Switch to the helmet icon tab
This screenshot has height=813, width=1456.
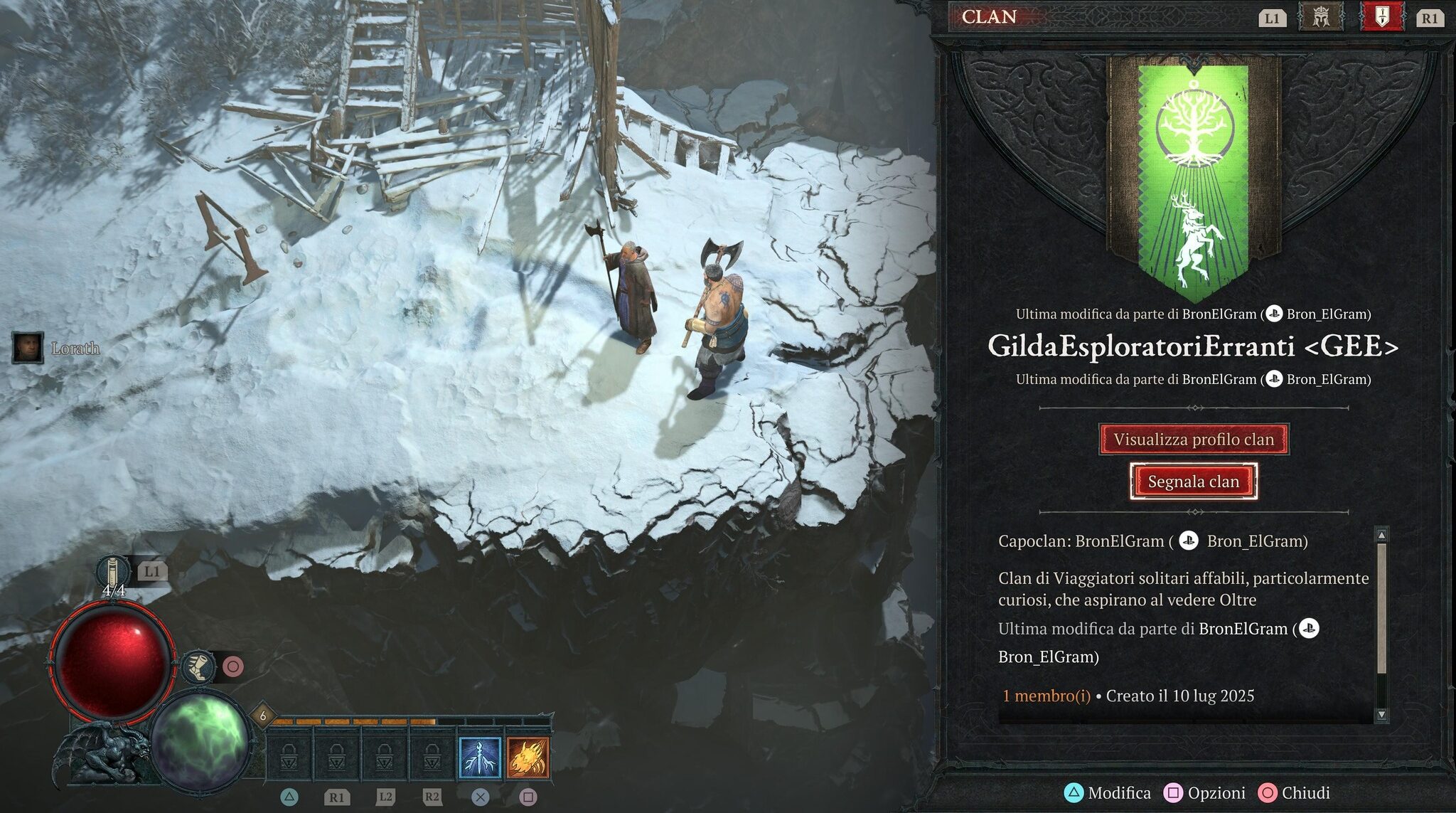tap(1320, 17)
